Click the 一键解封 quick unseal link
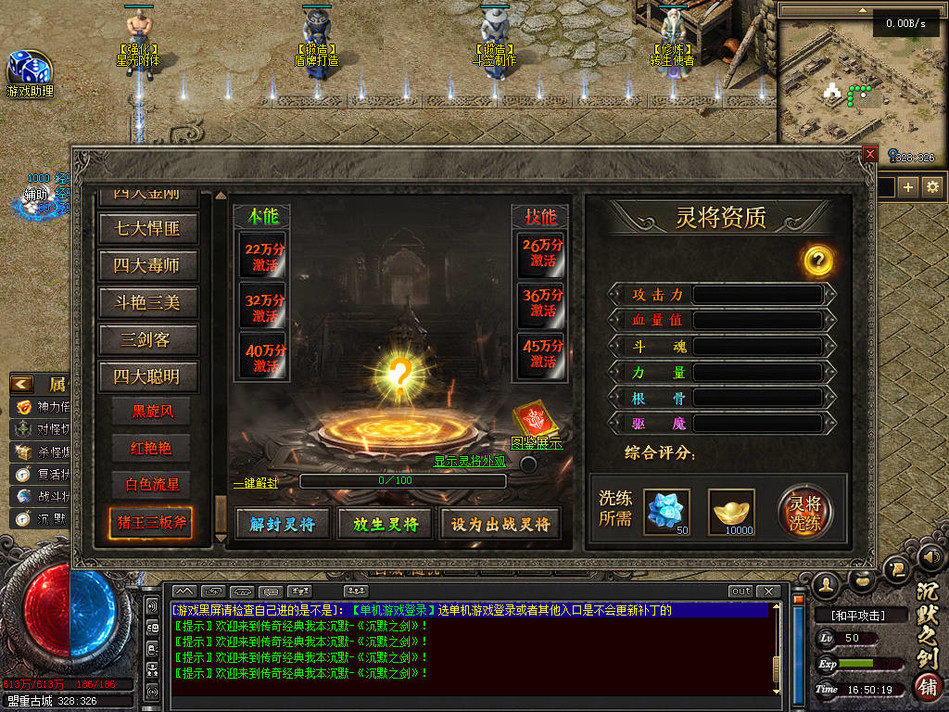Screen dimensions: 949x712 pos(256,482)
